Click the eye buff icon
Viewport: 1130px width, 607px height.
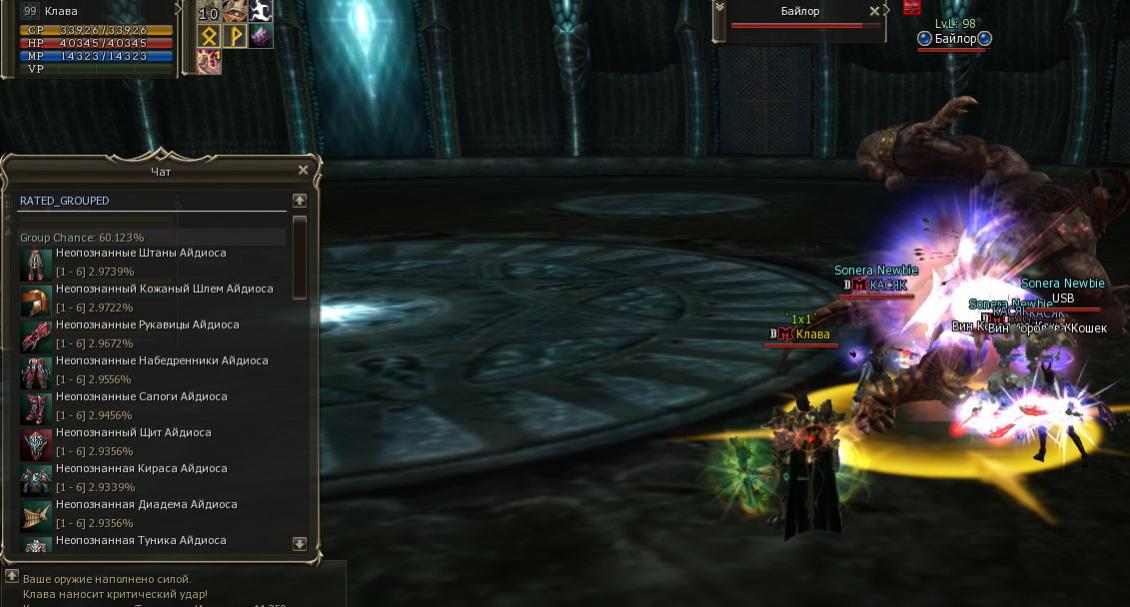click(x=235, y=11)
